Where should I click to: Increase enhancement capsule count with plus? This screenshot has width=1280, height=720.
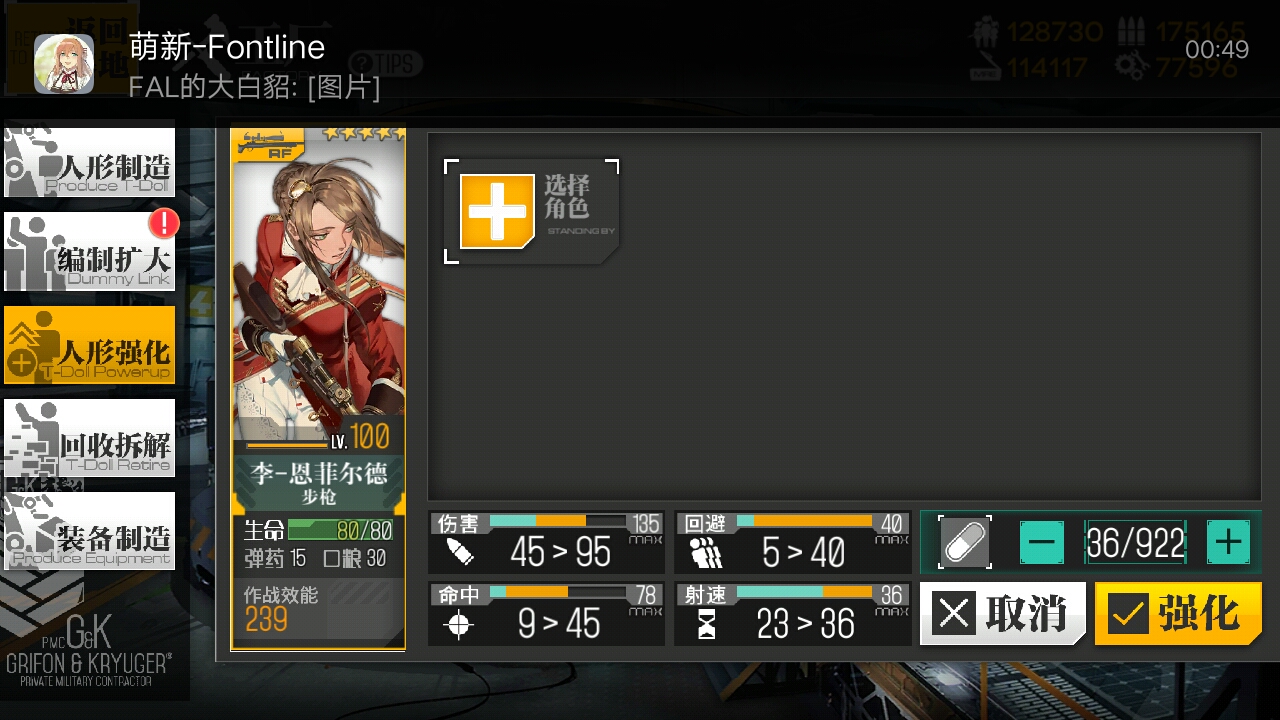(1228, 543)
